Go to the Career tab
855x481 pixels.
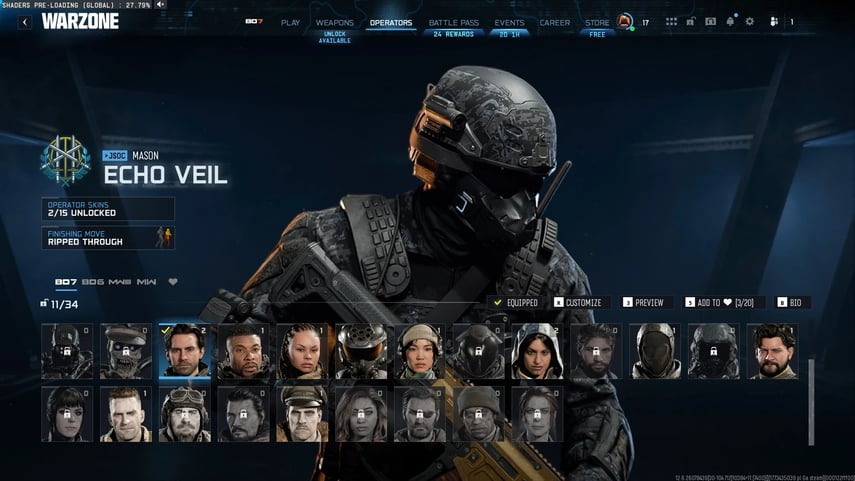point(554,22)
